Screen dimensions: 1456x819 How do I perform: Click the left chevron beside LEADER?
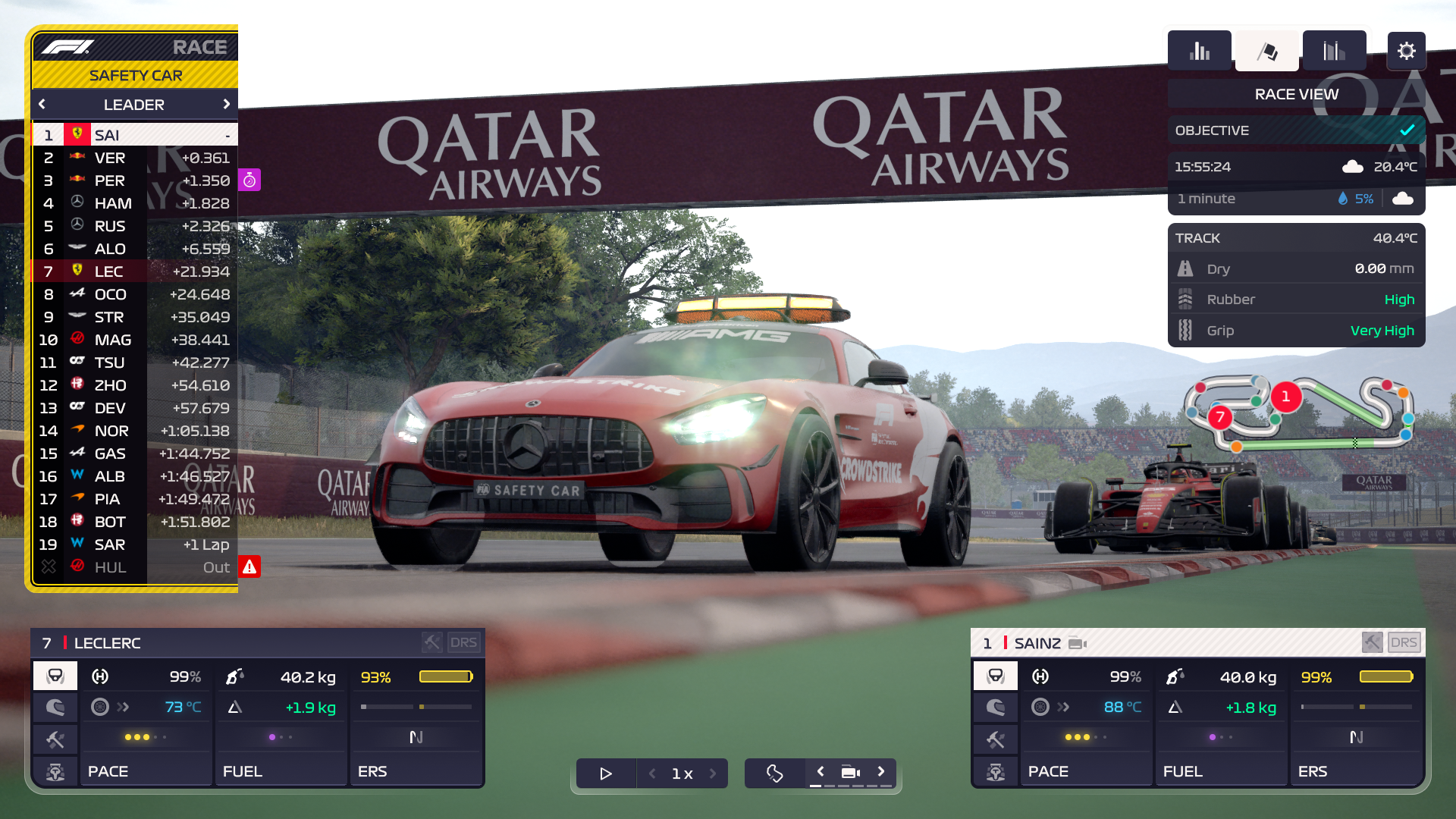(42, 105)
